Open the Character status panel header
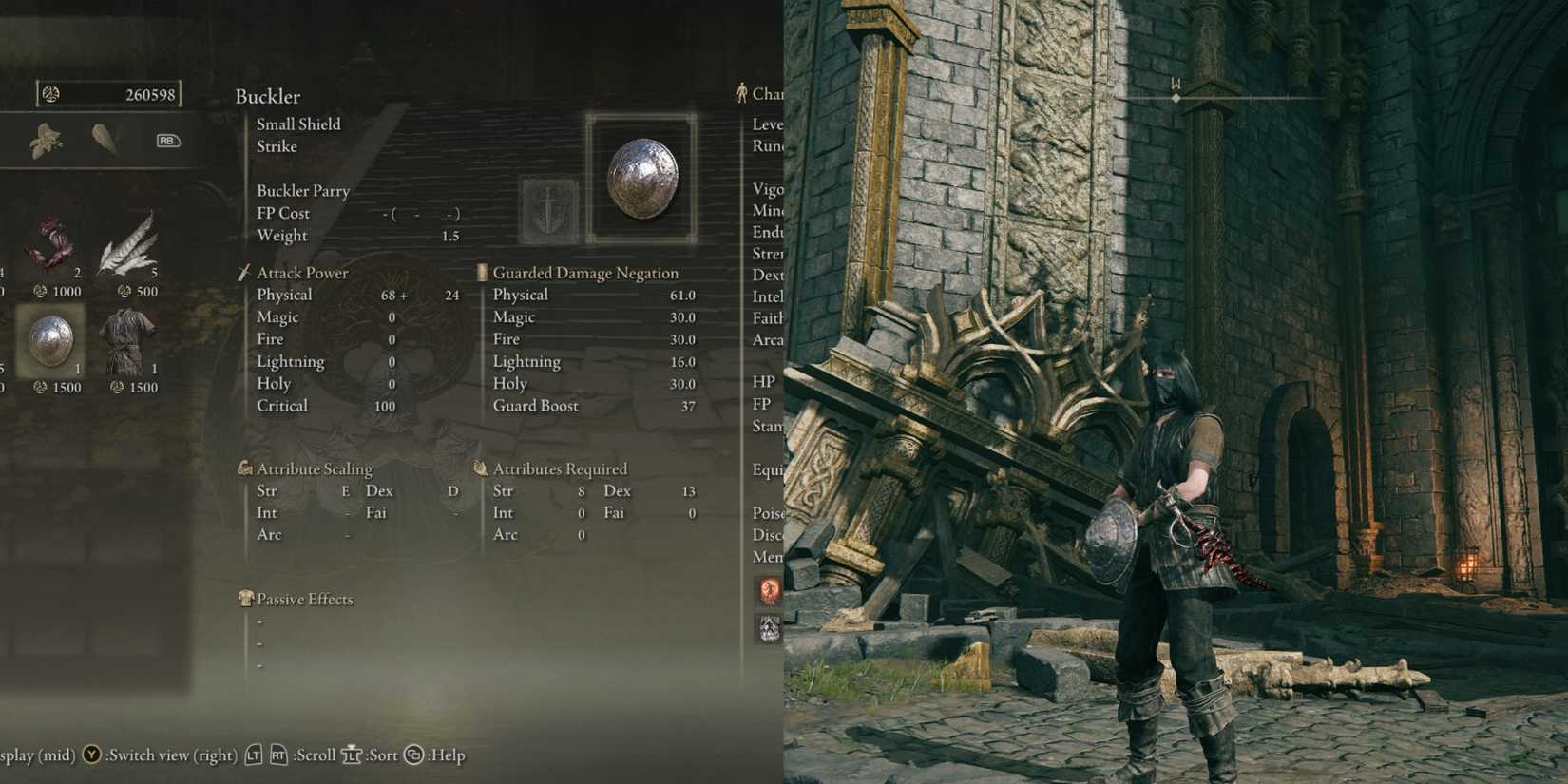The image size is (1568, 784). (x=760, y=93)
